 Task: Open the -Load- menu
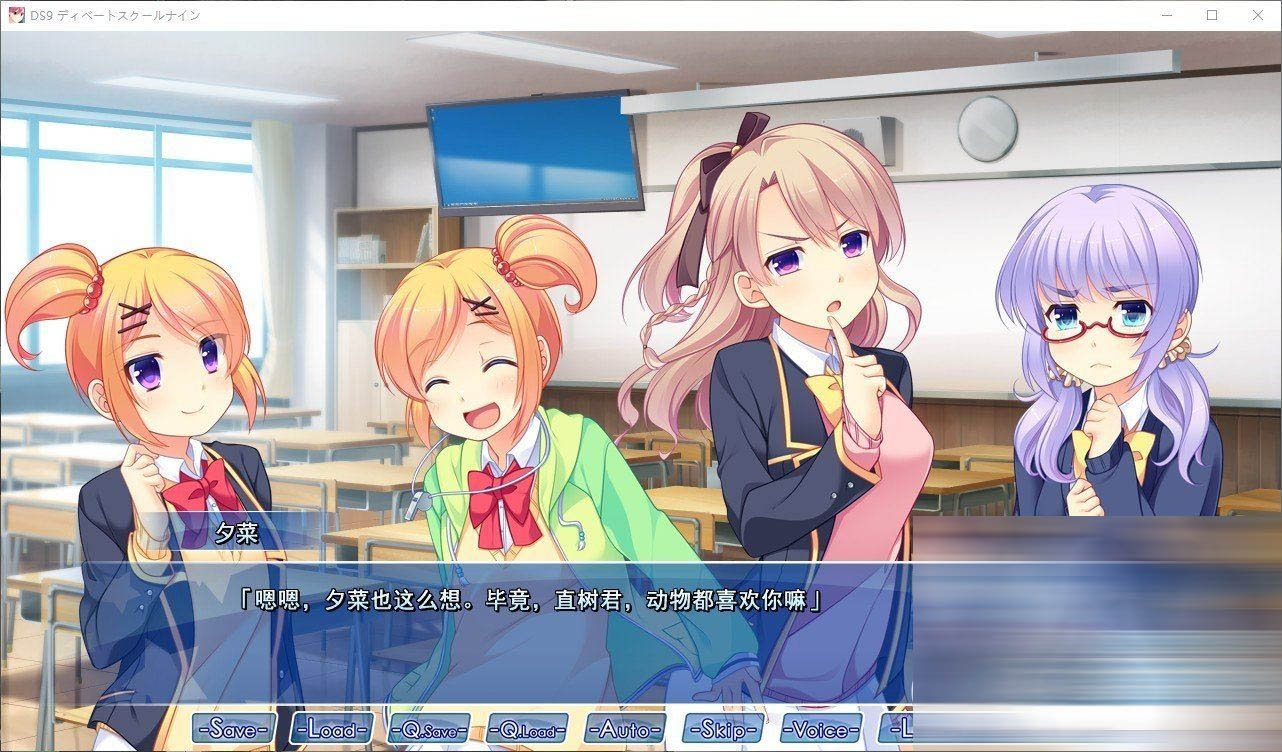click(x=333, y=728)
